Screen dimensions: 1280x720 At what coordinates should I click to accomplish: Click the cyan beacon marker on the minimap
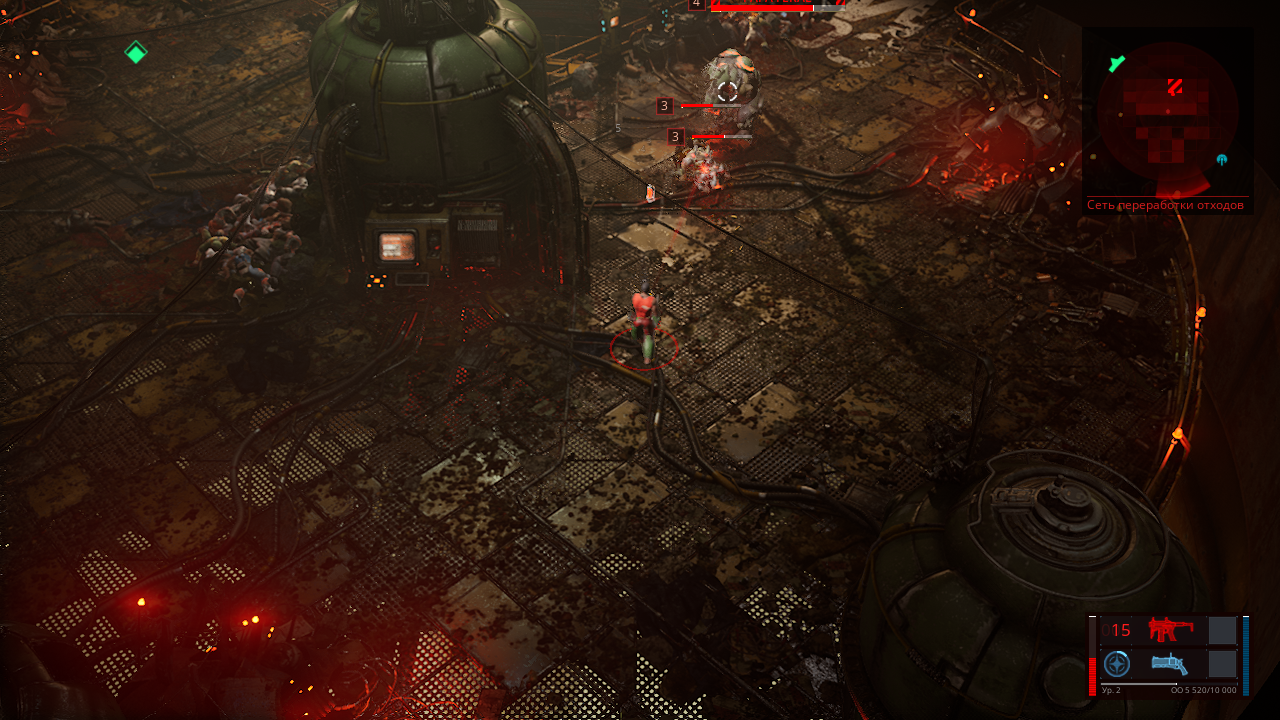coord(1221,160)
